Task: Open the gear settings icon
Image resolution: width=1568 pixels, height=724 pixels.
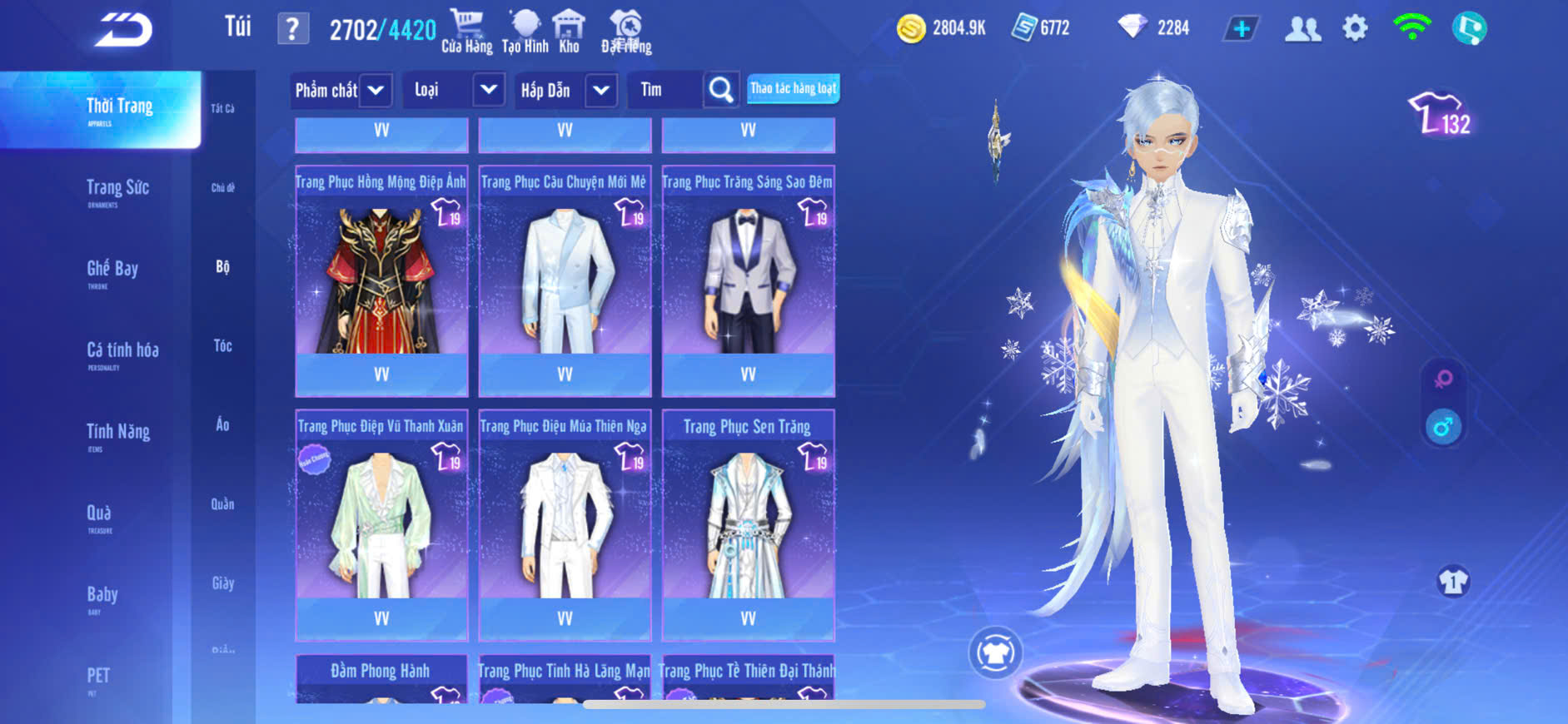Action: [1355, 29]
